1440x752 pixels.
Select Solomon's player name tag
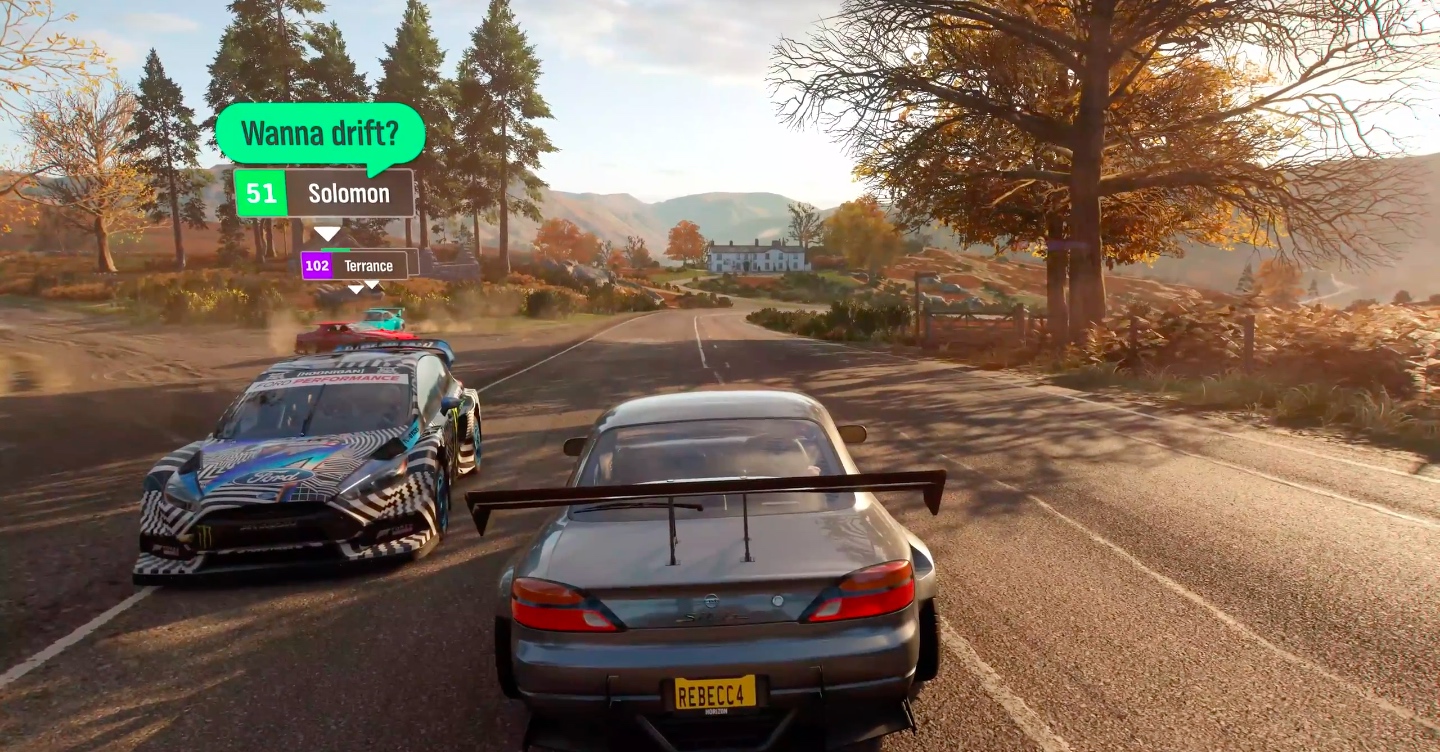(324, 193)
